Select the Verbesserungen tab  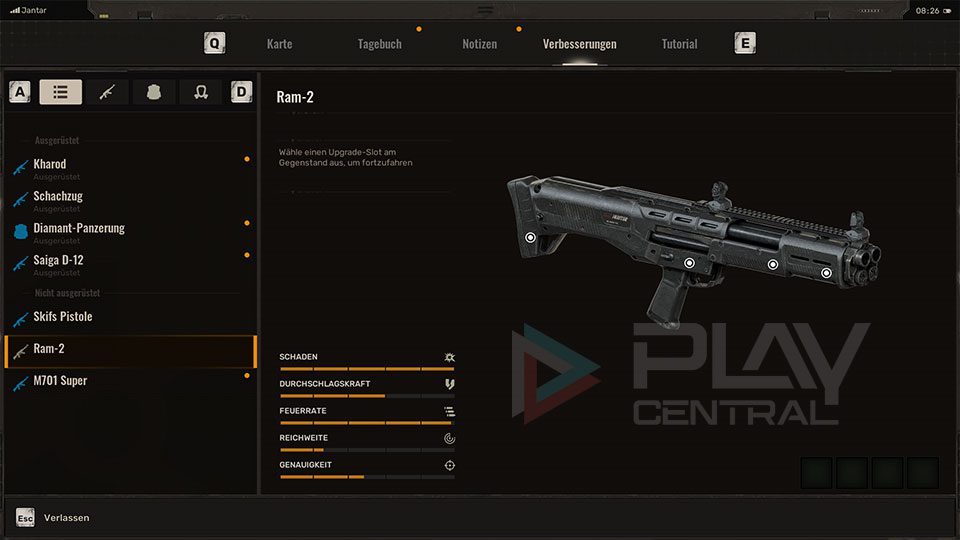click(x=579, y=44)
